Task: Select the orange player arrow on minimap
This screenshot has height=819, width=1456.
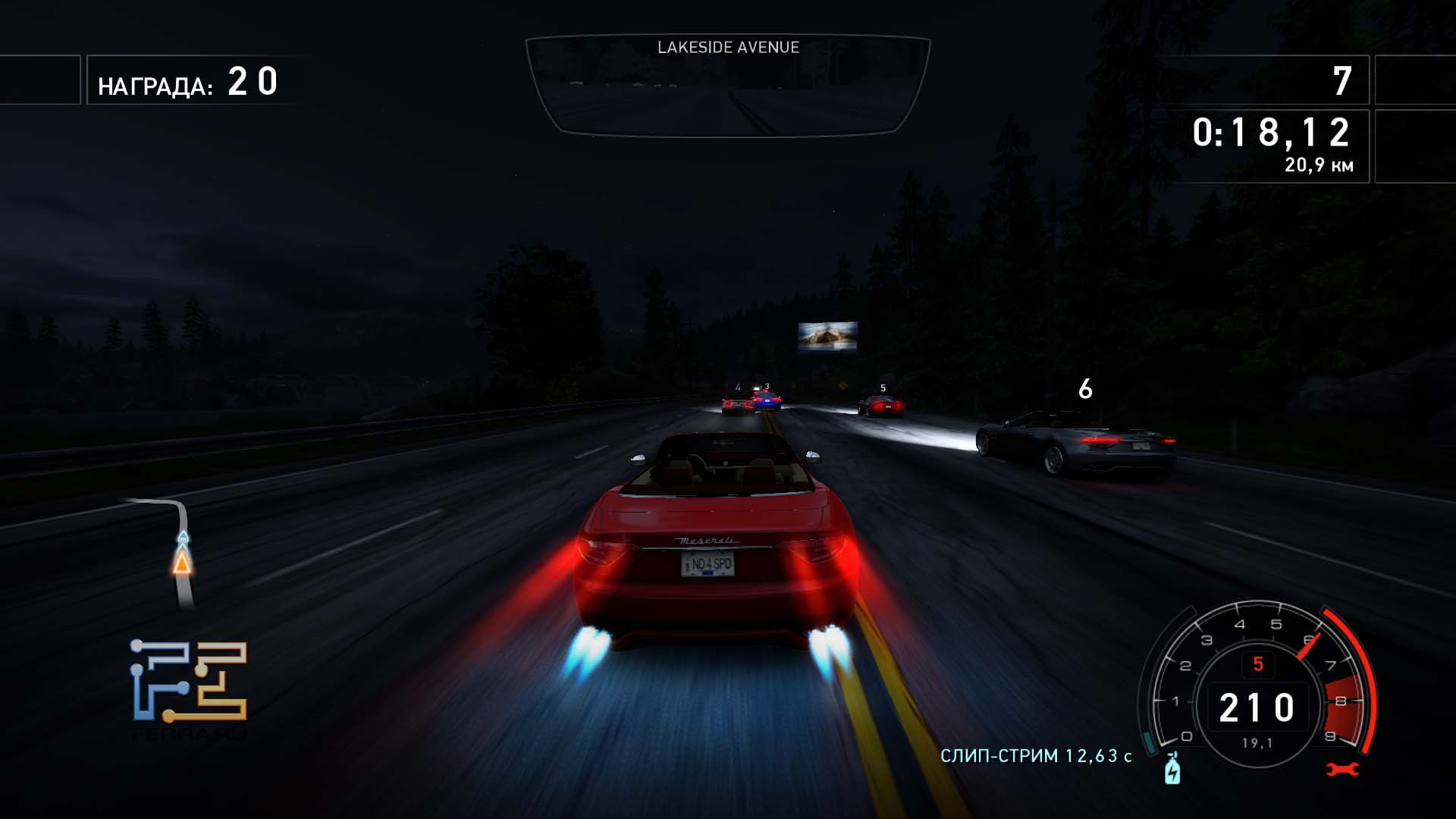Action: point(182,563)
